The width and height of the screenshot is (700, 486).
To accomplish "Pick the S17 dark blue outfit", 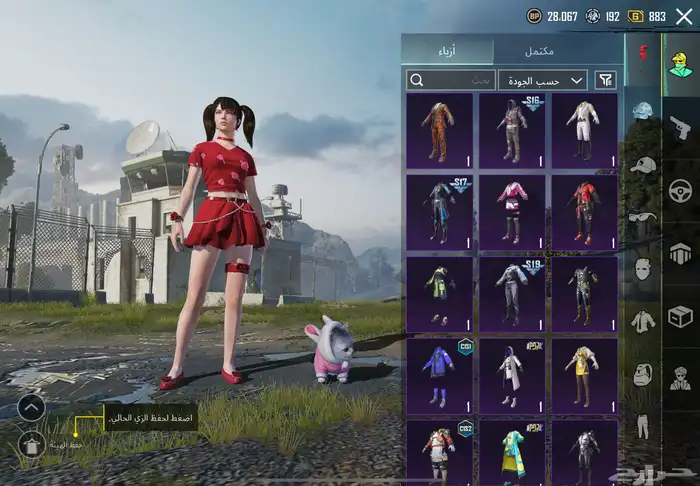I will click(440, 212).
